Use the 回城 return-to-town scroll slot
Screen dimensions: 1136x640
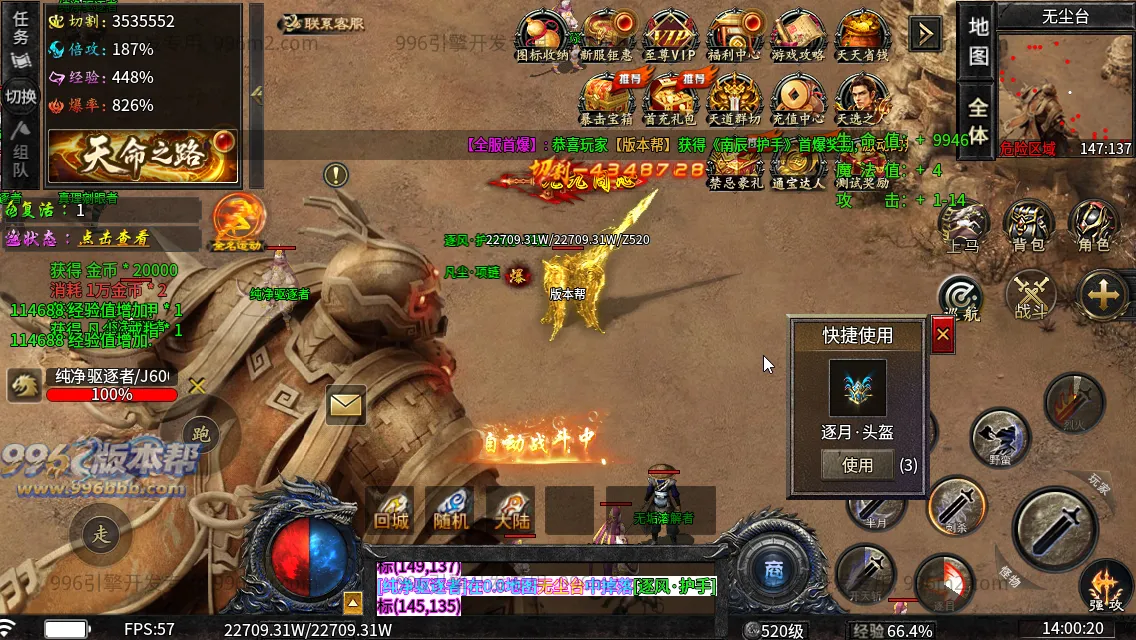(390, 509)
